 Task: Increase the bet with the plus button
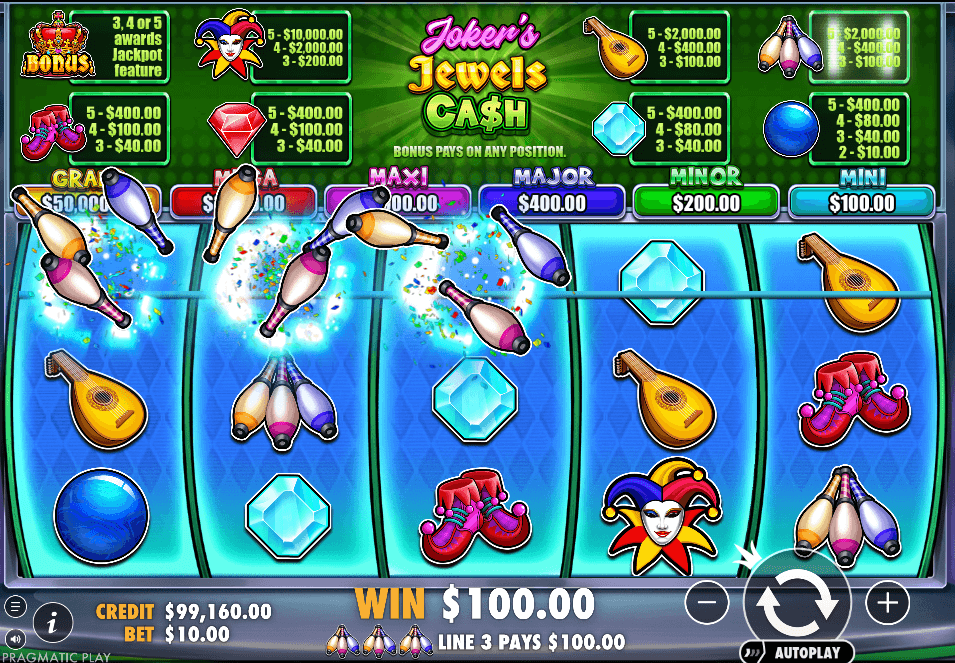coord(886,602)
